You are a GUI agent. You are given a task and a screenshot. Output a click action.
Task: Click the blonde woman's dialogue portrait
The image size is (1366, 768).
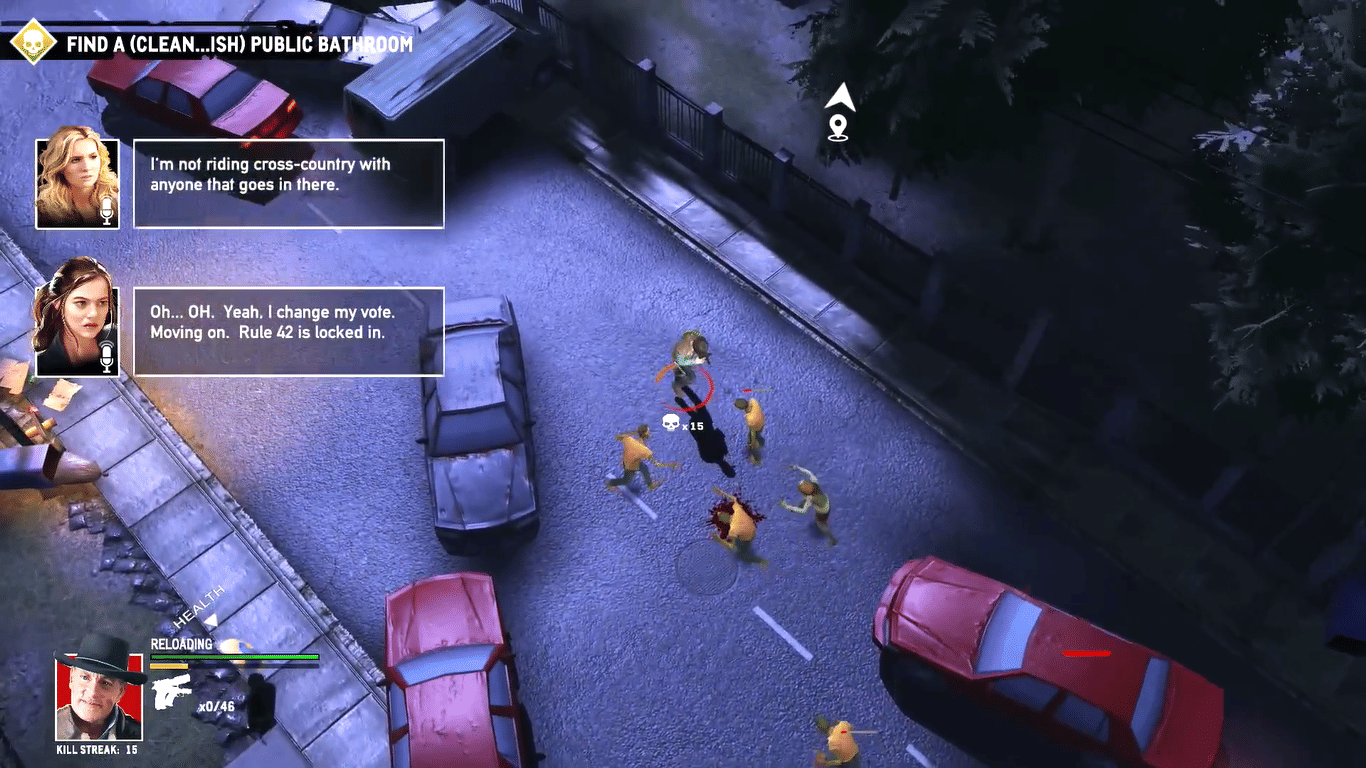coord(77,183)
